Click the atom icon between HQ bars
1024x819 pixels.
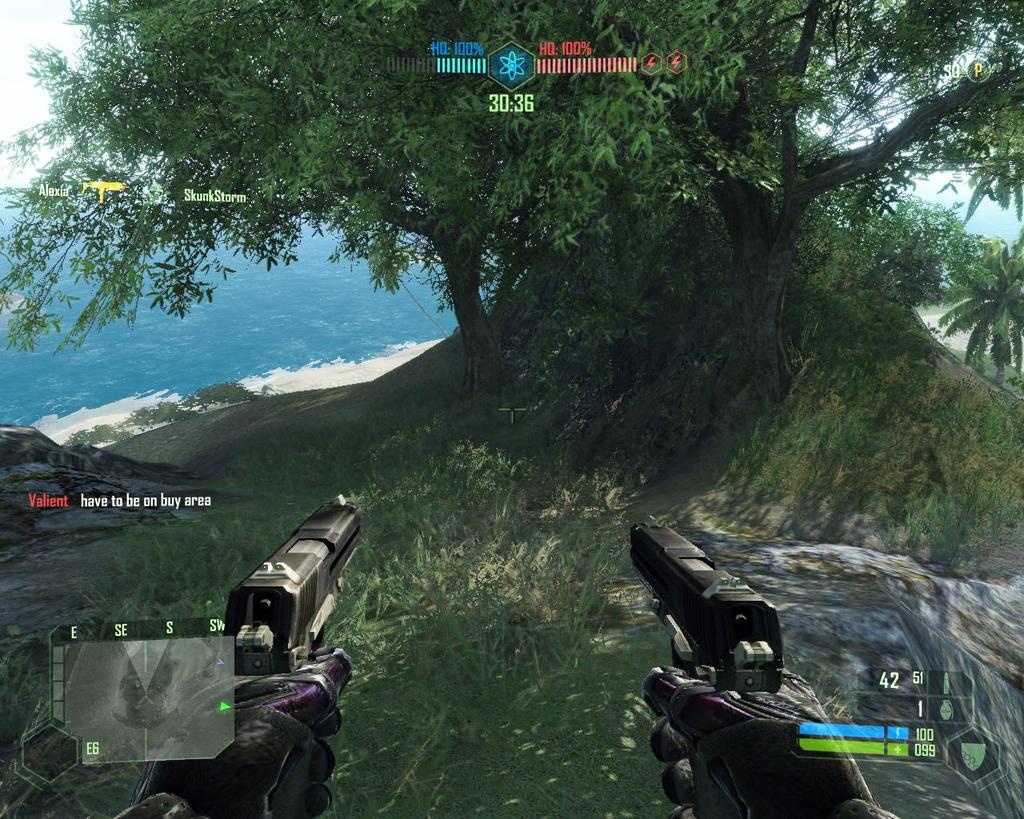point(511,66)
